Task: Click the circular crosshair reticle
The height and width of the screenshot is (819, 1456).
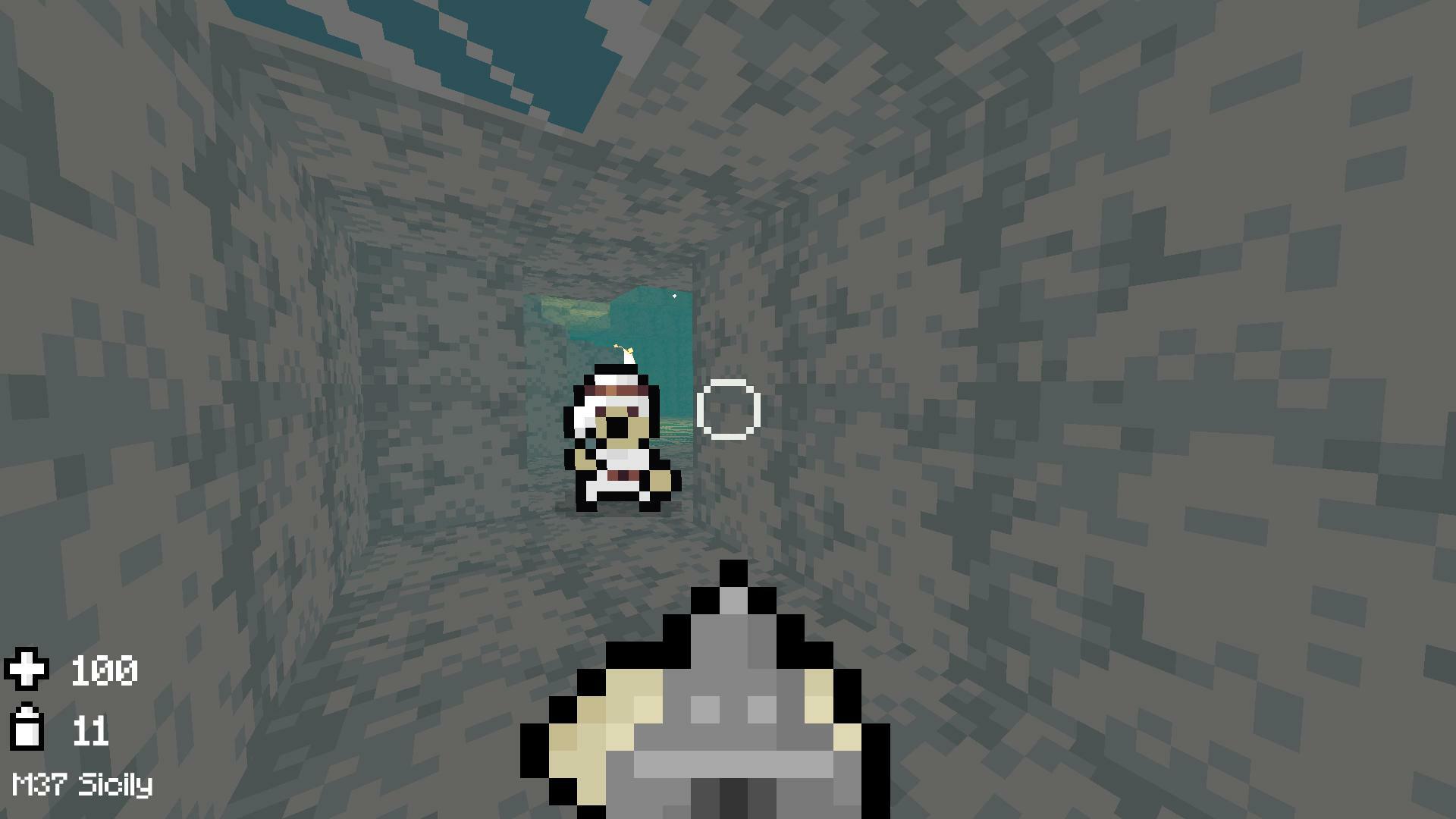Action: point(730,409)
